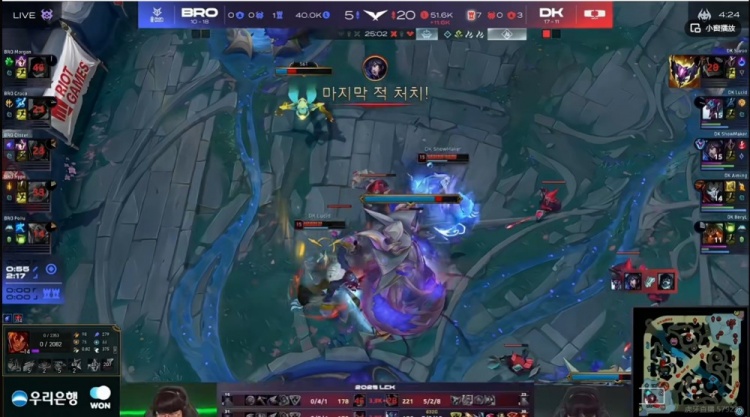Click the Woori Bank sponsor banner
This screenshot has height=417, width=750.
pos(45,396)
